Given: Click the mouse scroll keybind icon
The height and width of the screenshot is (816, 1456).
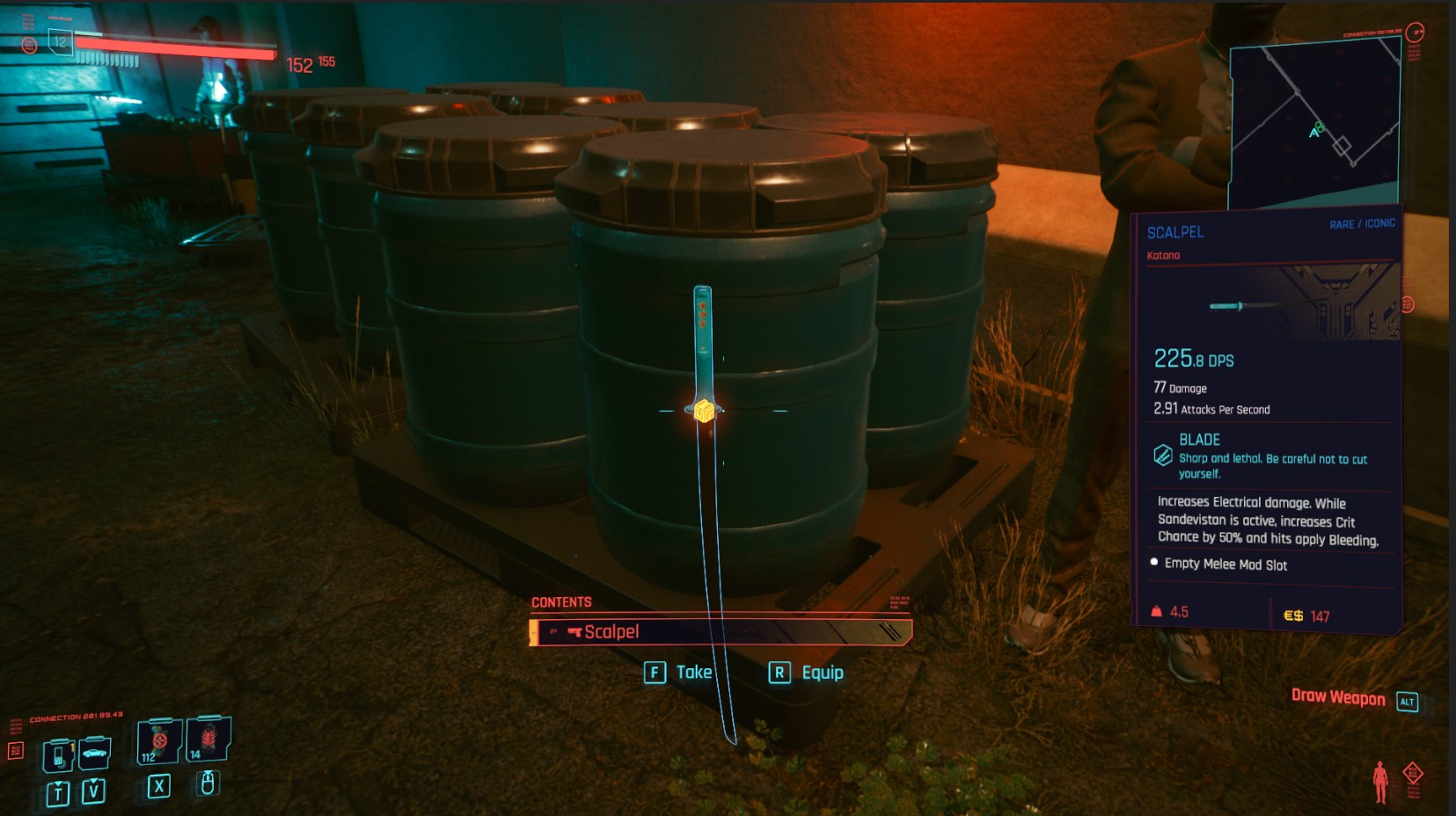Looking at the screenshot, I should [207, 784].
